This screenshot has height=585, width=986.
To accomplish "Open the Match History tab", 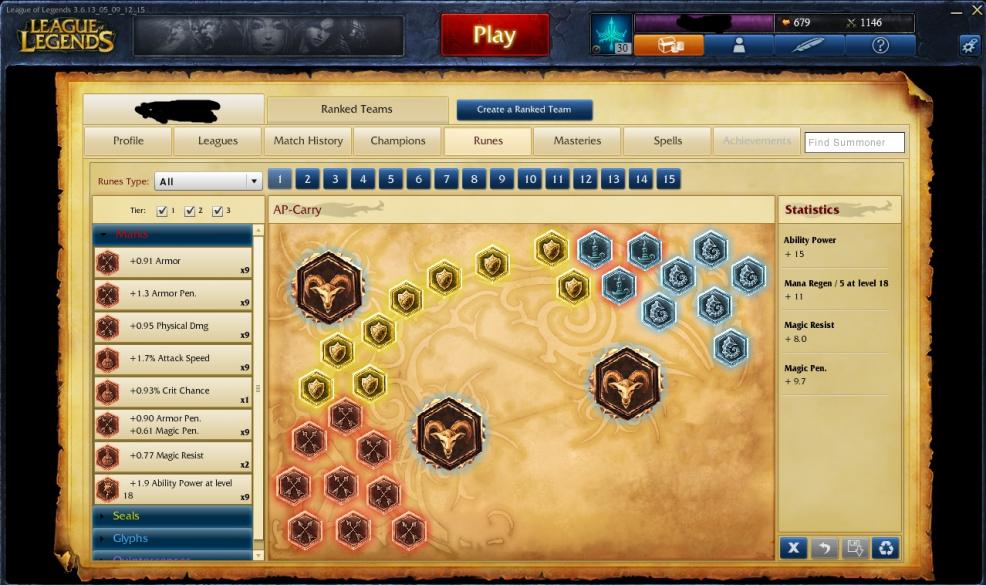I will click(308, 141).
